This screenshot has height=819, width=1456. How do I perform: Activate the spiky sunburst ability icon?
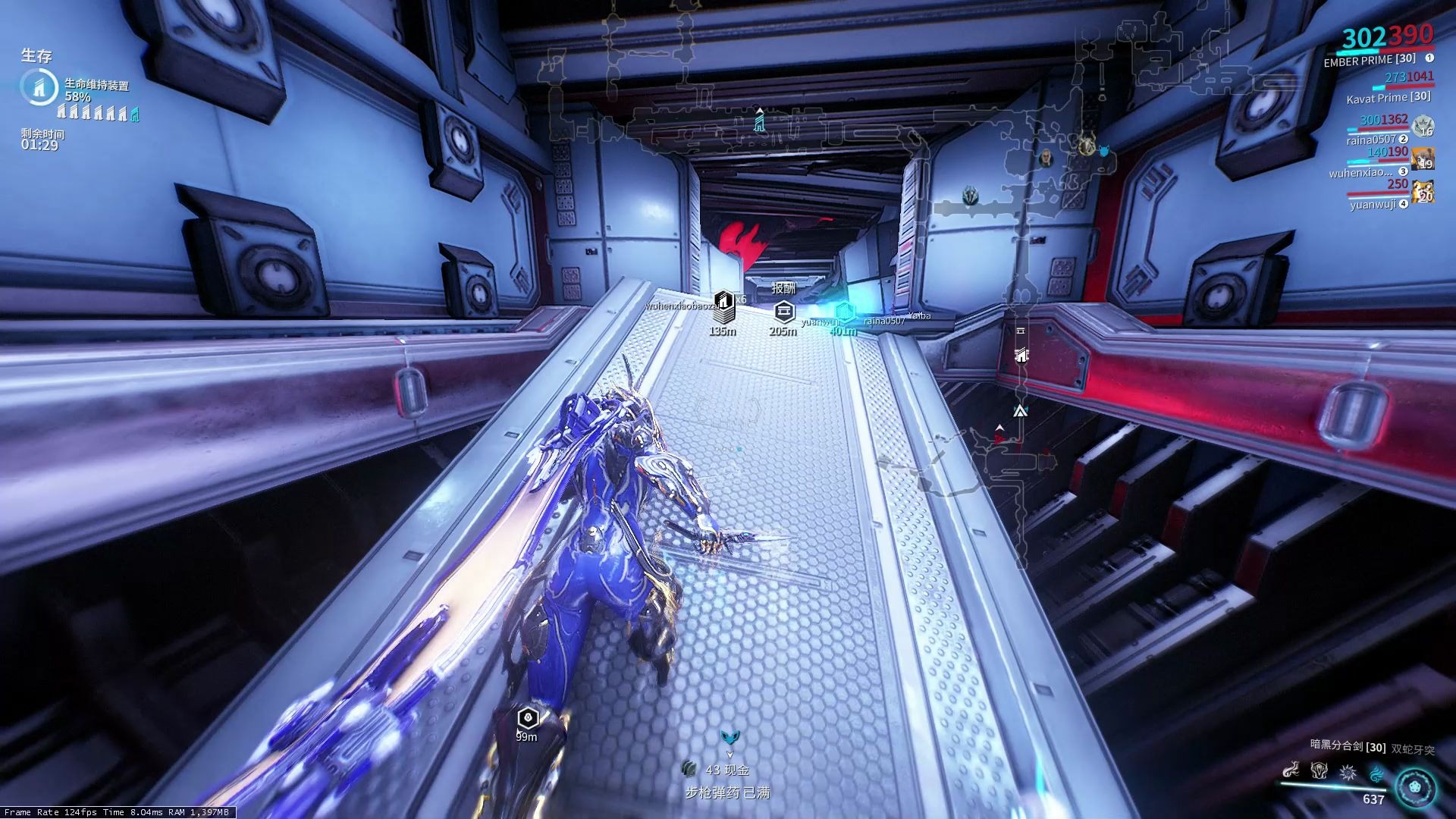(1348, 772)
